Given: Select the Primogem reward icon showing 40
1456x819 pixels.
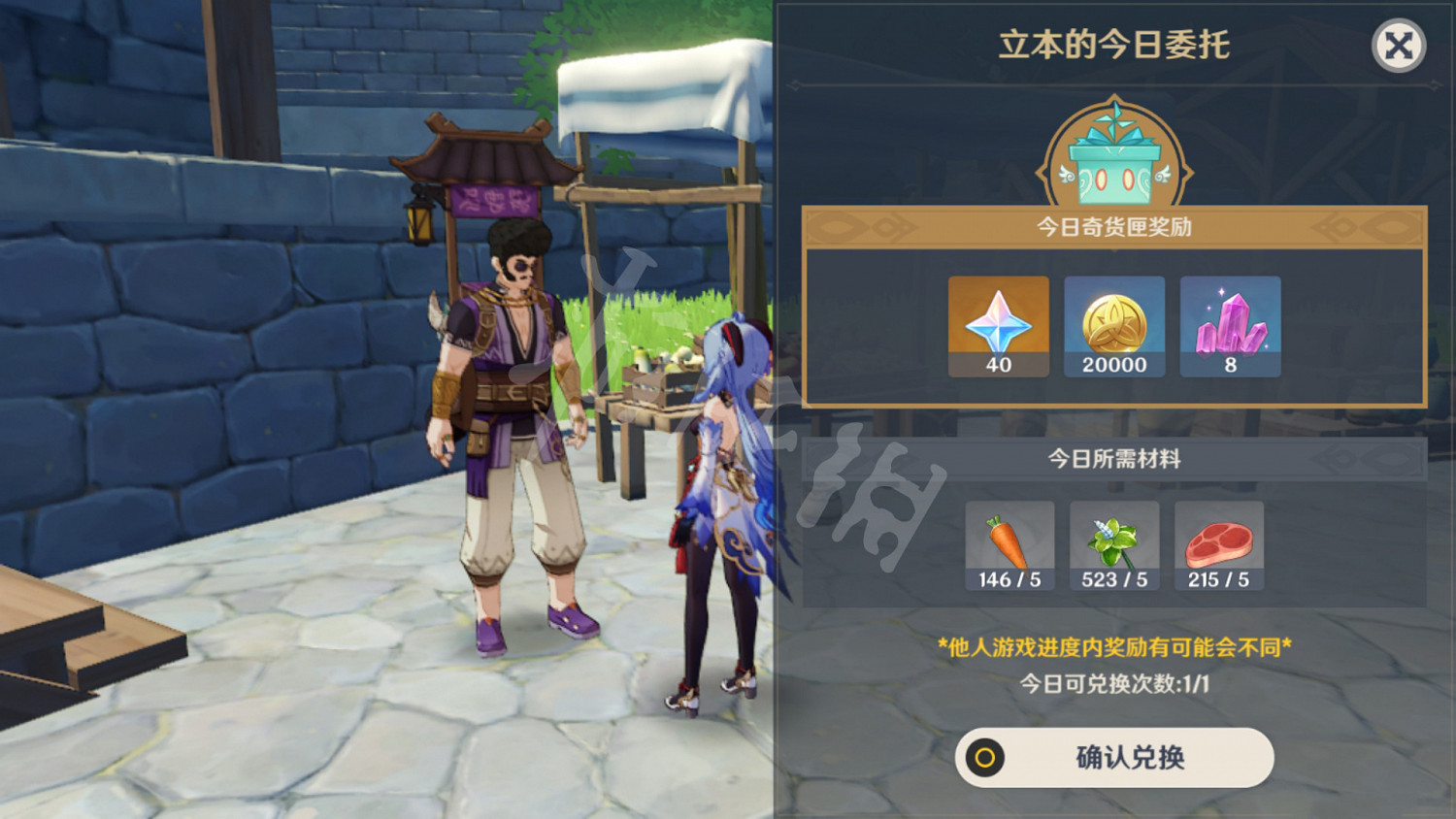Looking at the screenshot, I should pos(999,325).
